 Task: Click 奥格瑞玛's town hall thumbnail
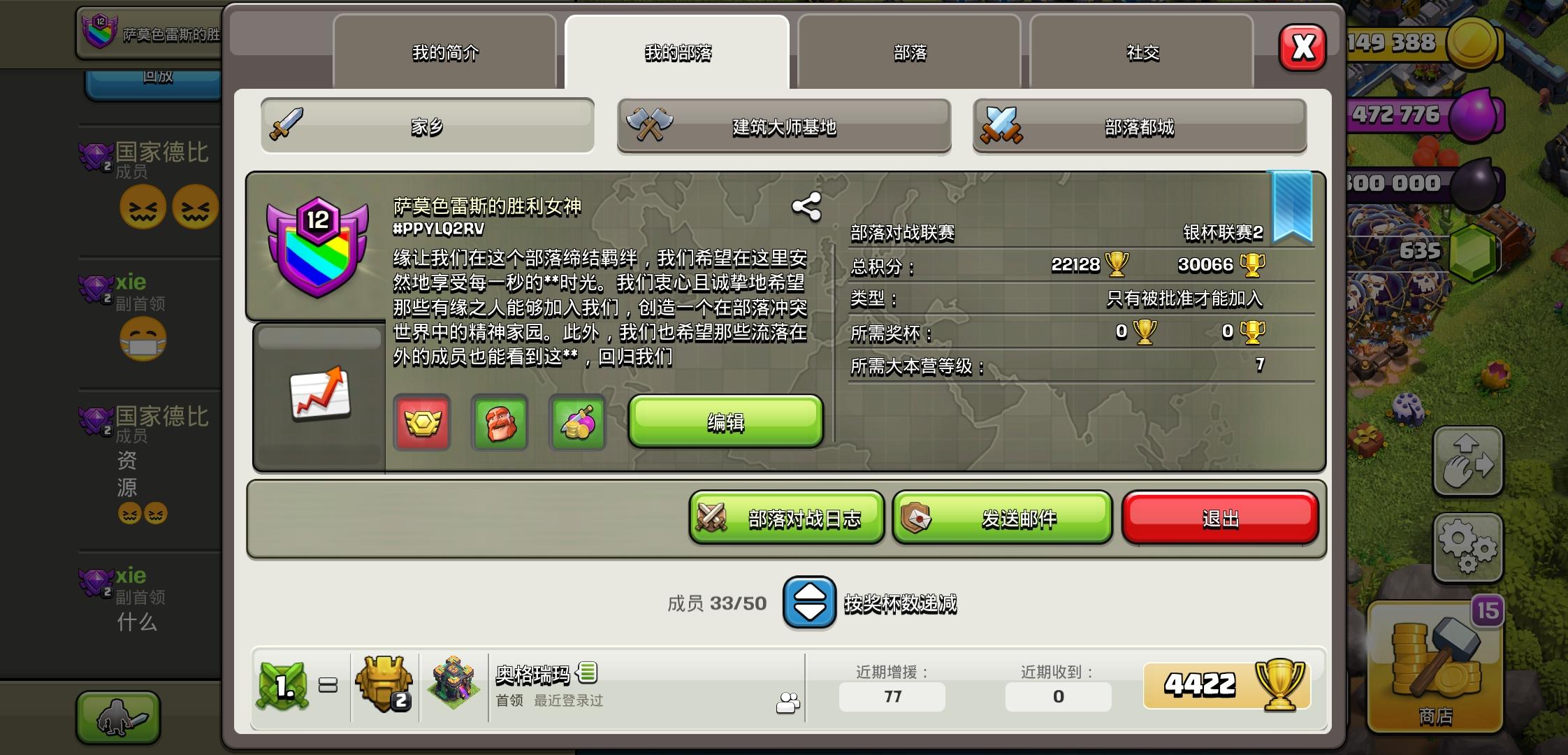coord(455,684)
